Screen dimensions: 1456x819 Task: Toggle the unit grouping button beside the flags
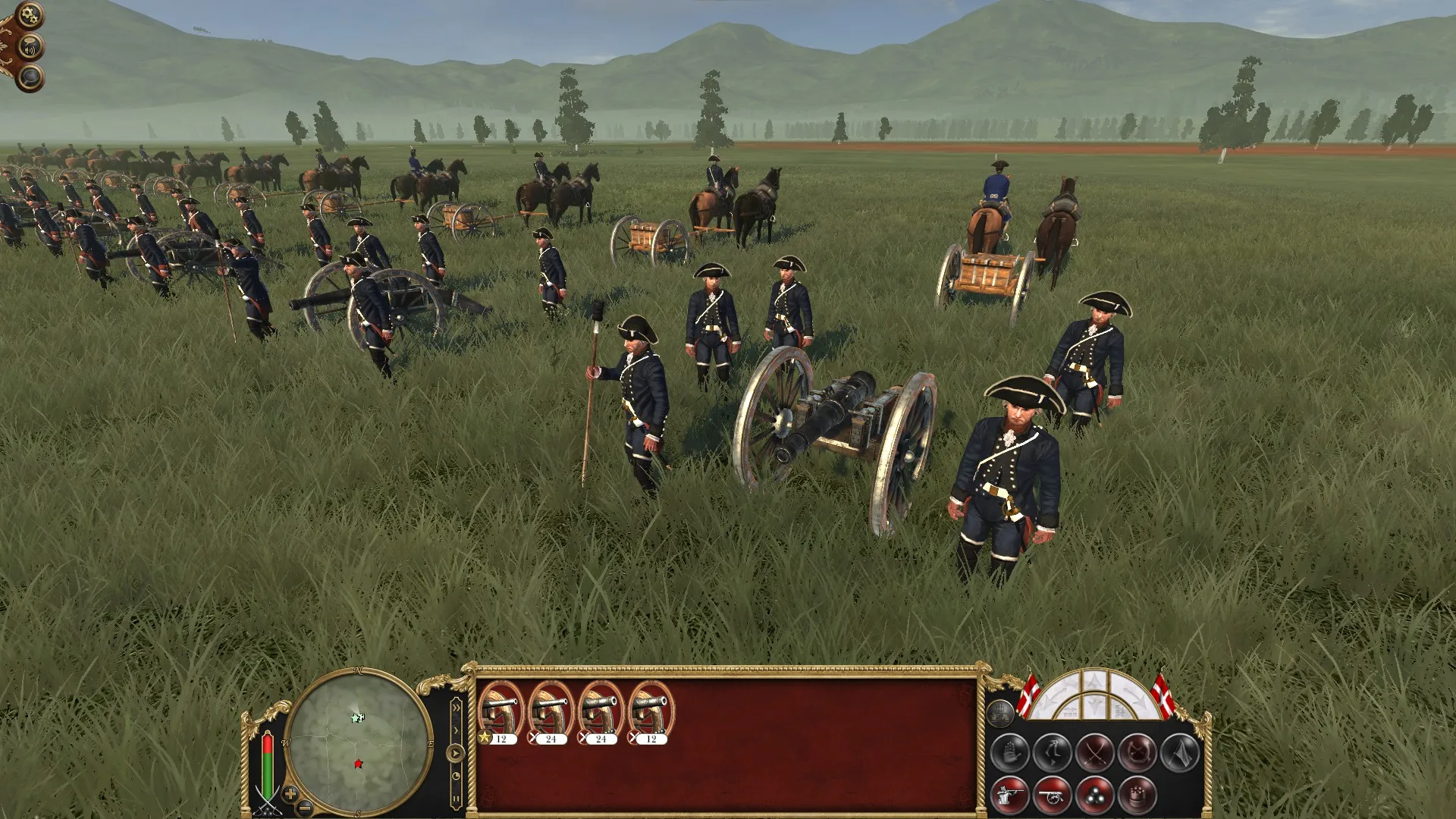click(1002, 712)
